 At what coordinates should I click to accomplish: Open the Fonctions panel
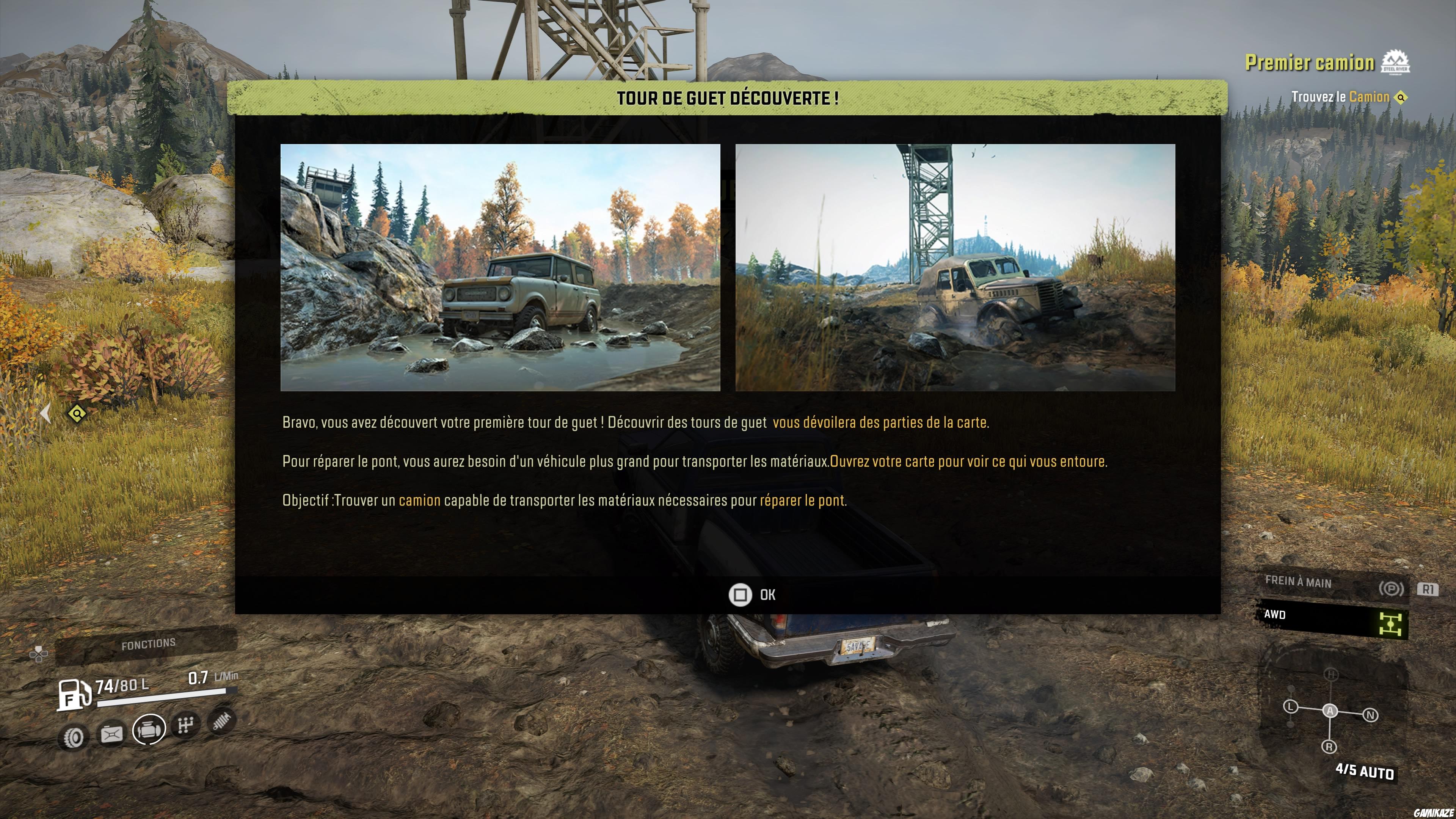(148, 644)
